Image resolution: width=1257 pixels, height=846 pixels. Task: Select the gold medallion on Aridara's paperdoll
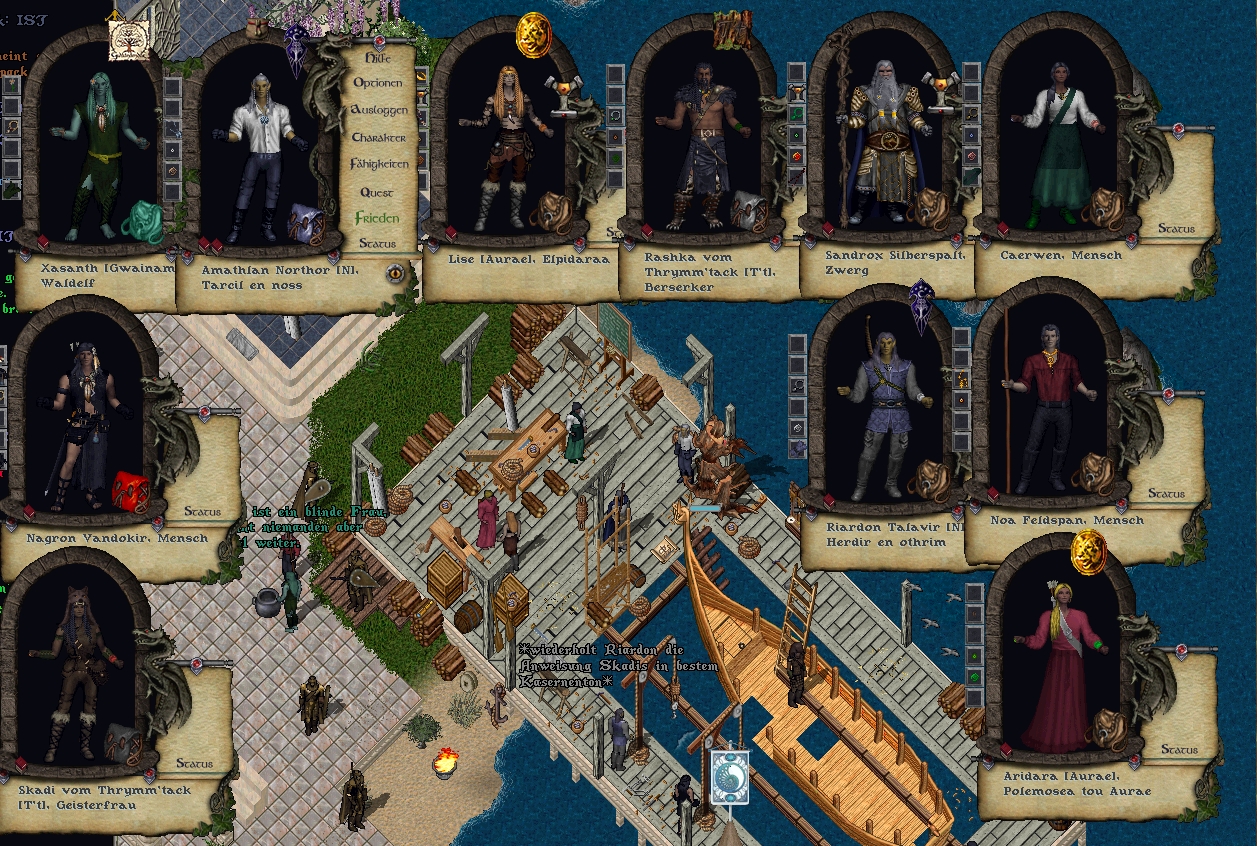click(1088, 551)
